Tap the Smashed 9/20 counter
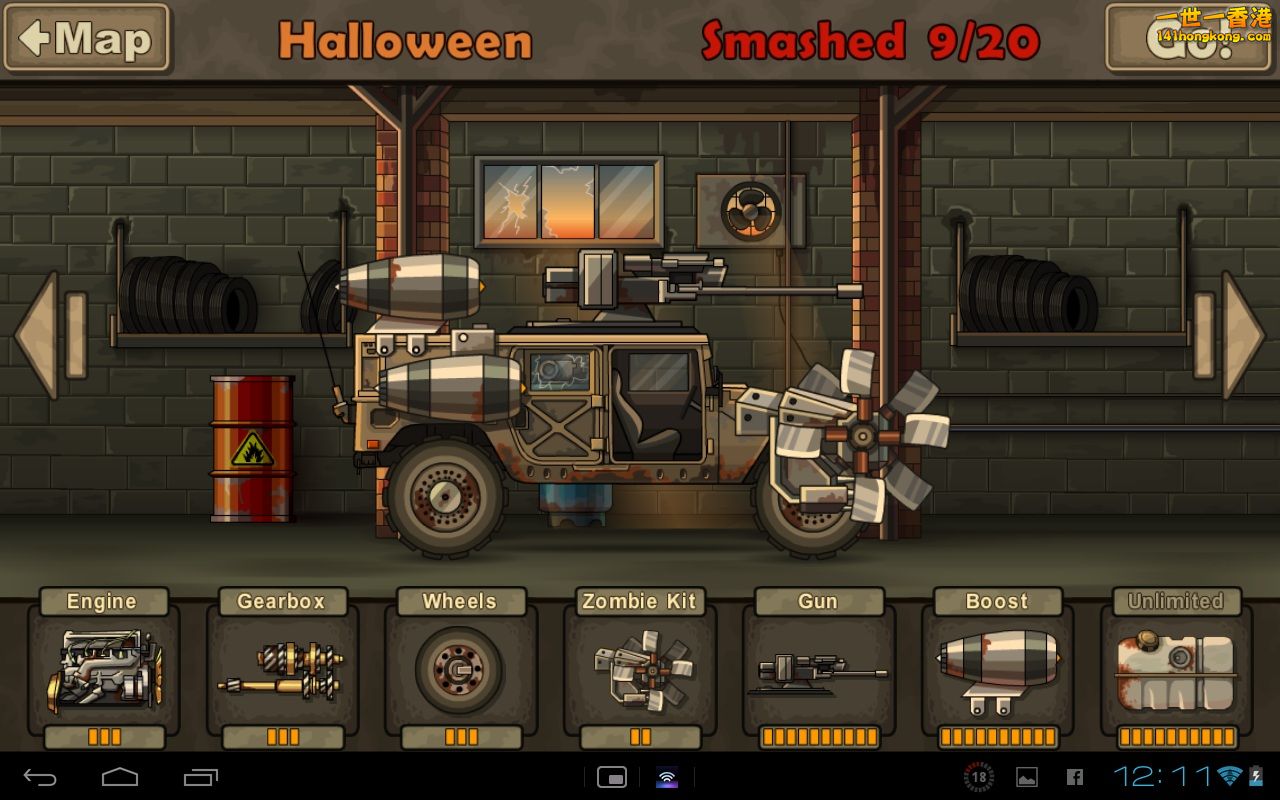Image resolution: width=1280 pixels, height=800 pixels. [x=872, y=40]
